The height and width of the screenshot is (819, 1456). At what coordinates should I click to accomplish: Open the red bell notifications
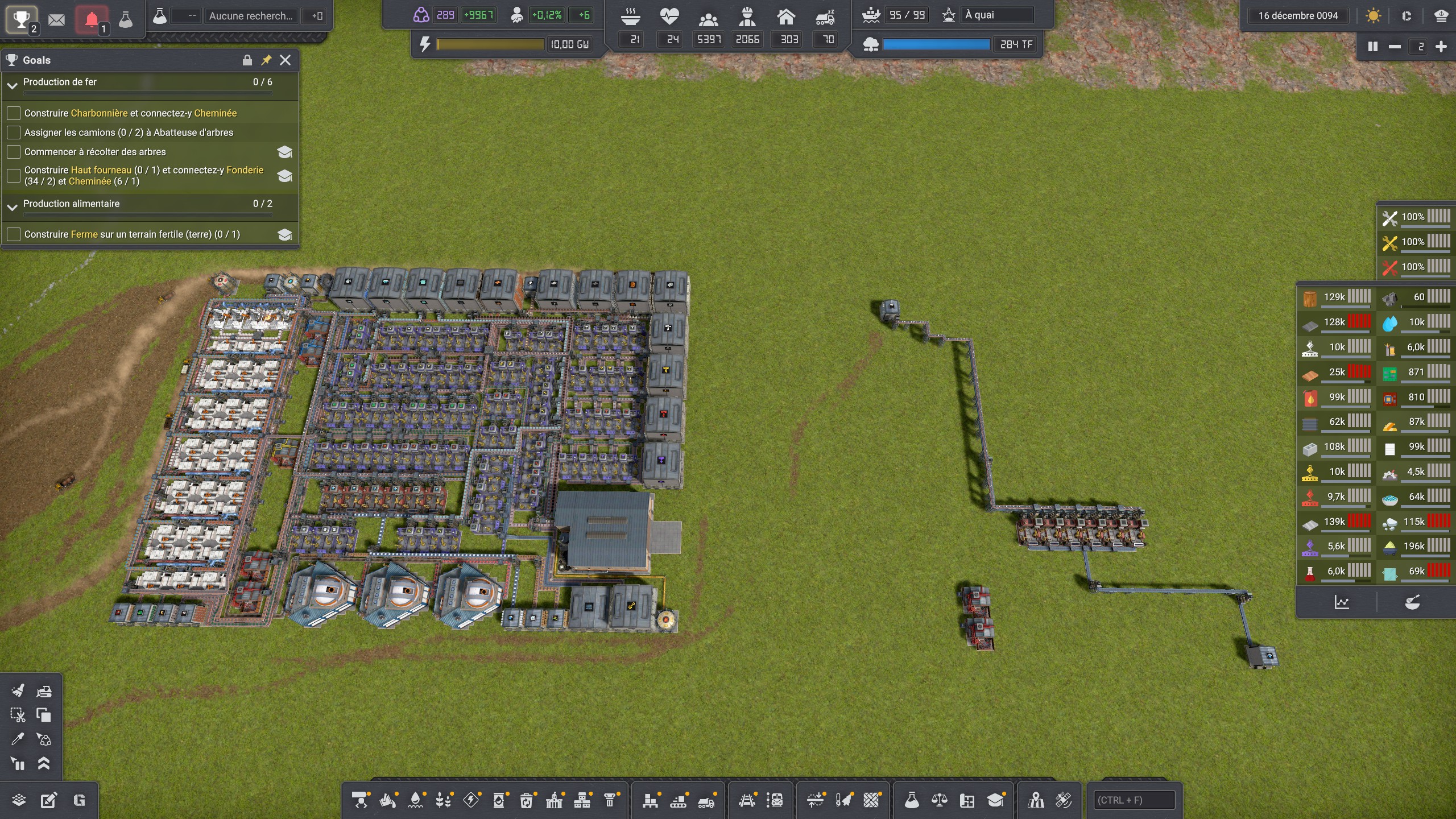(92, 20)
